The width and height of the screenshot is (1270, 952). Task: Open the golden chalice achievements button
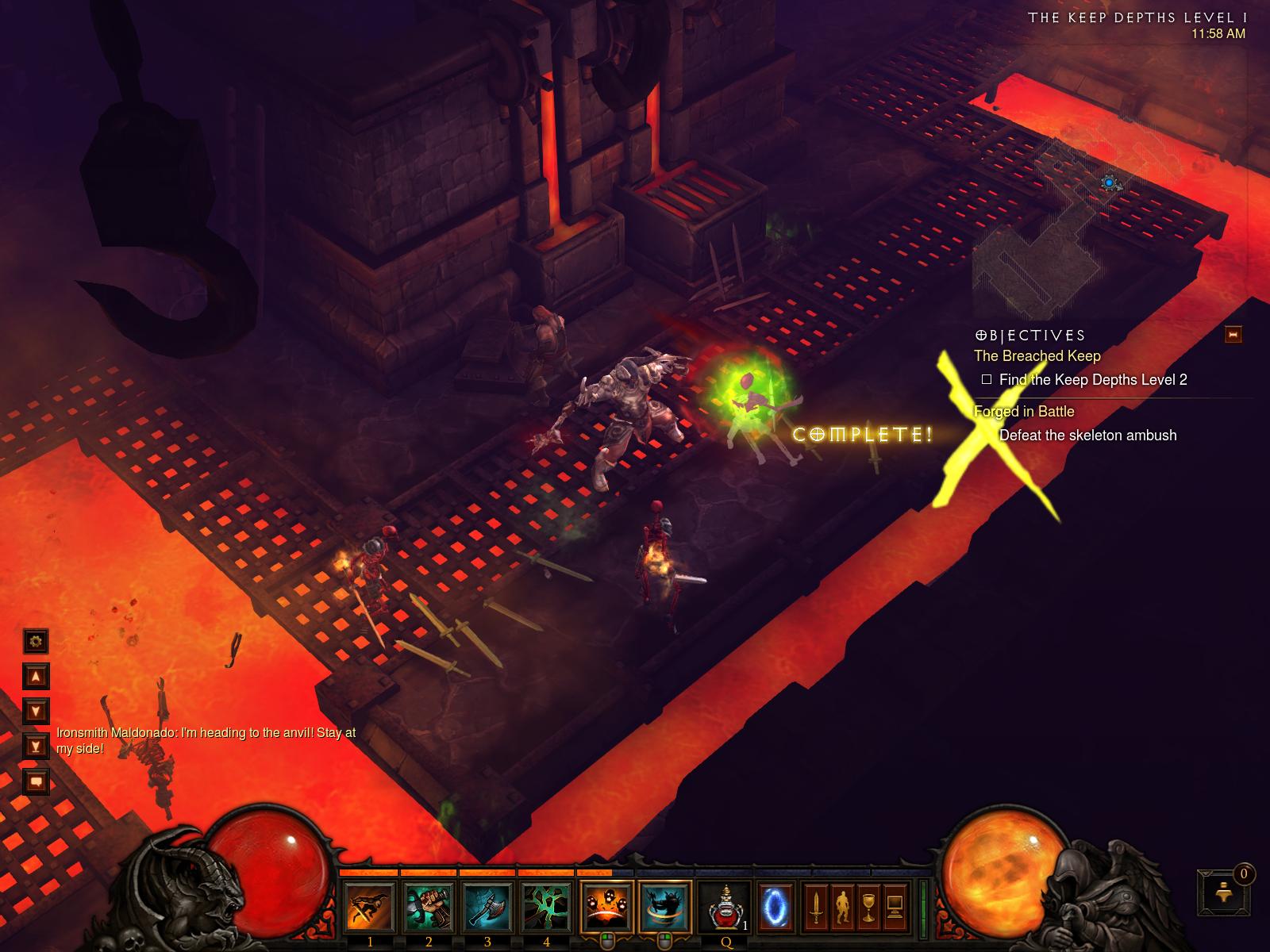pos(868,905)
